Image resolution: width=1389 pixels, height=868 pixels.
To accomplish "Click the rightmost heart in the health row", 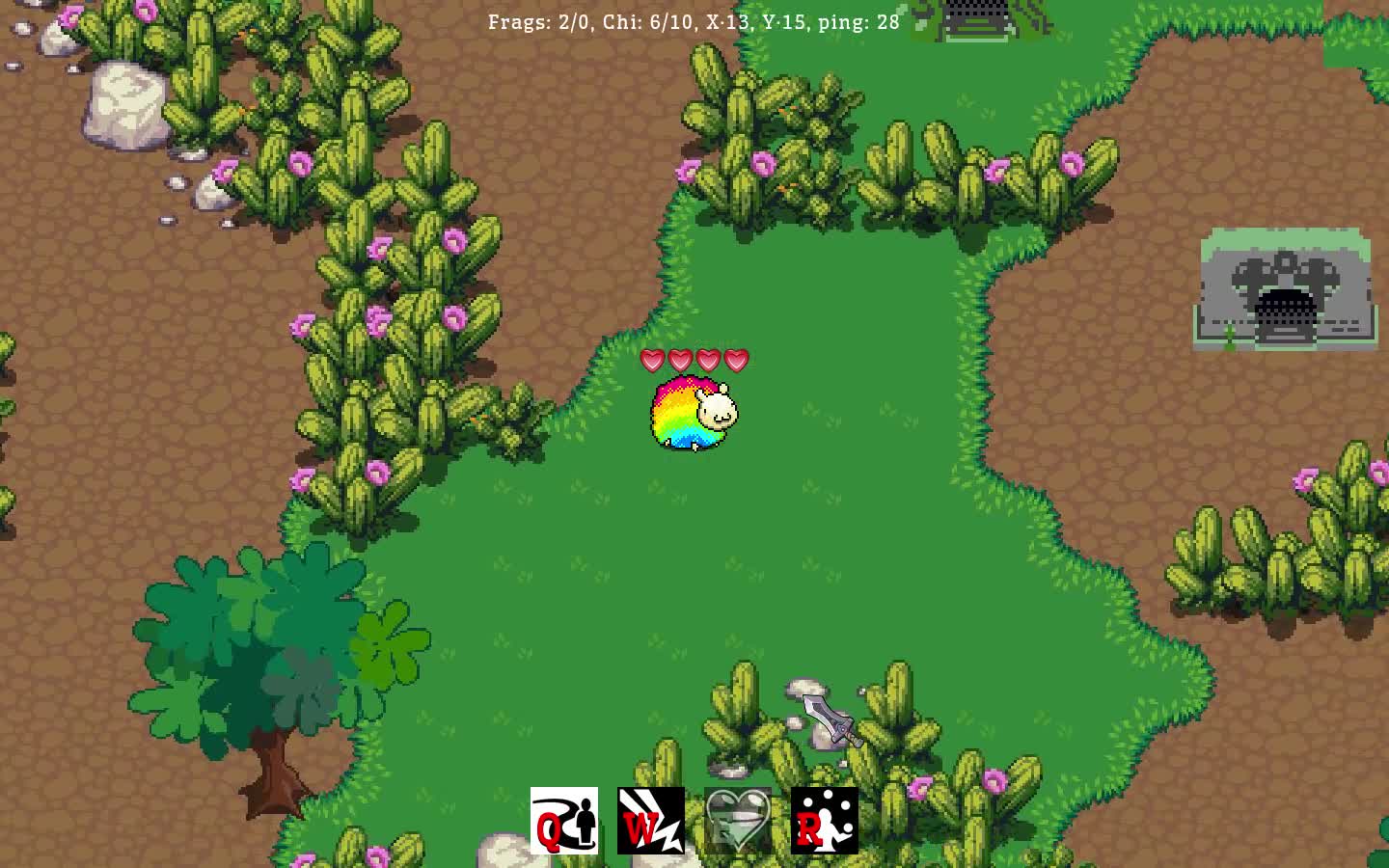I will pos(735,359).
